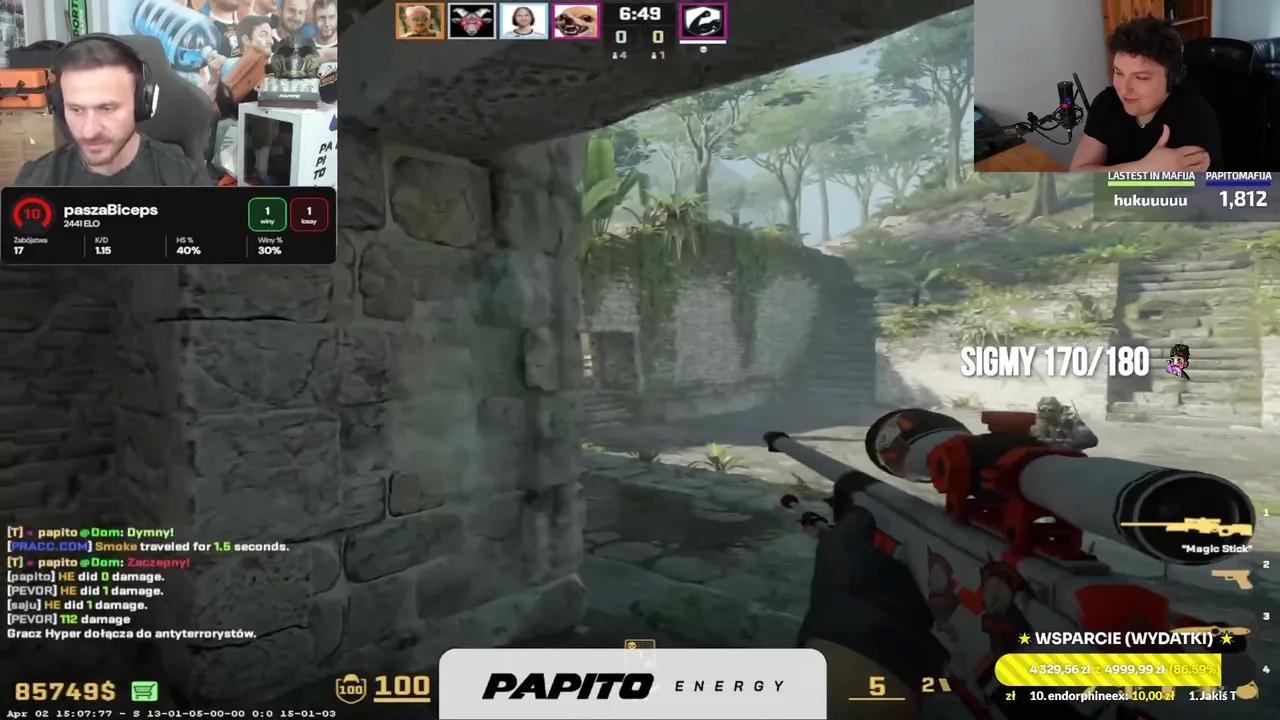Open the buy menu shopping cart icon

pyautogui.click(x=143, y=690)
